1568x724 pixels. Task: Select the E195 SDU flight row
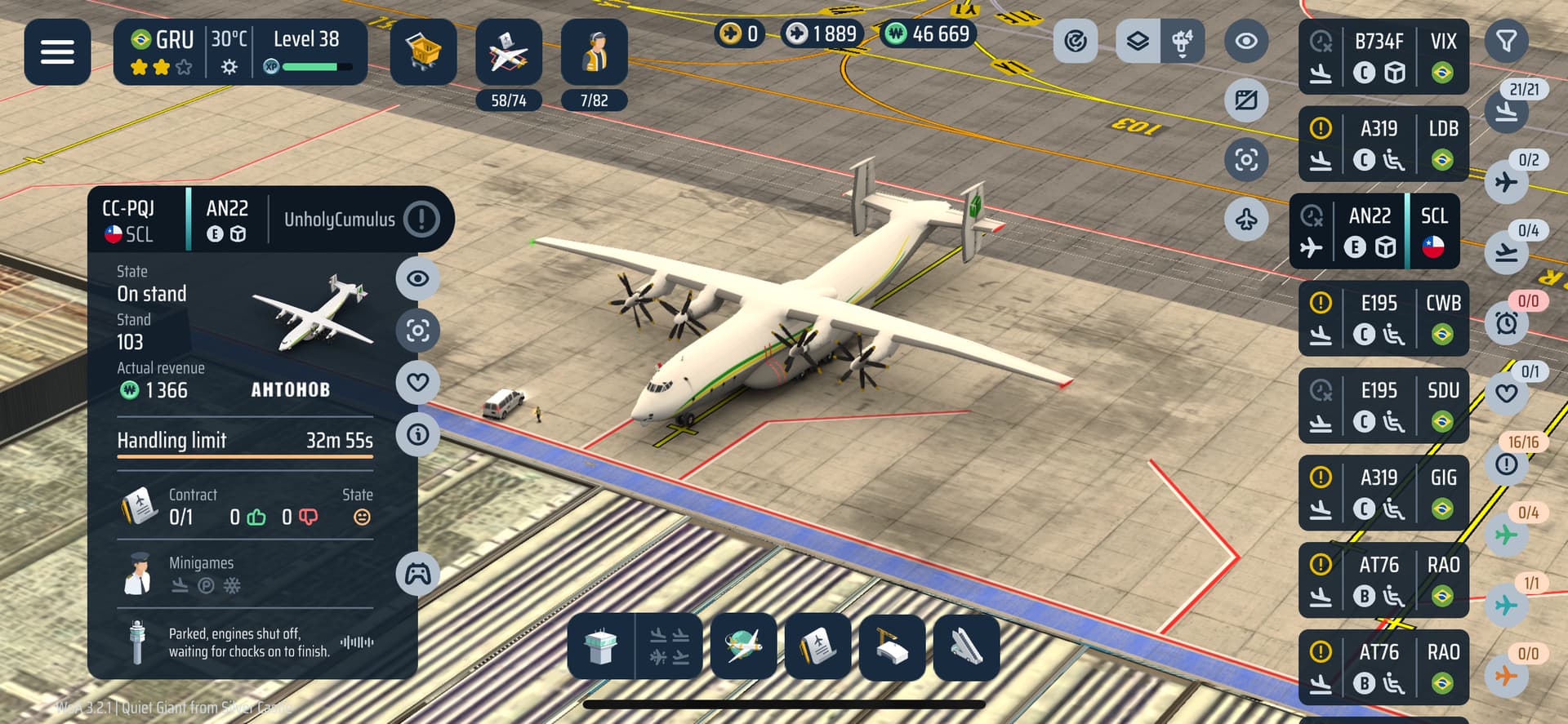click(x=1383, y=406)
